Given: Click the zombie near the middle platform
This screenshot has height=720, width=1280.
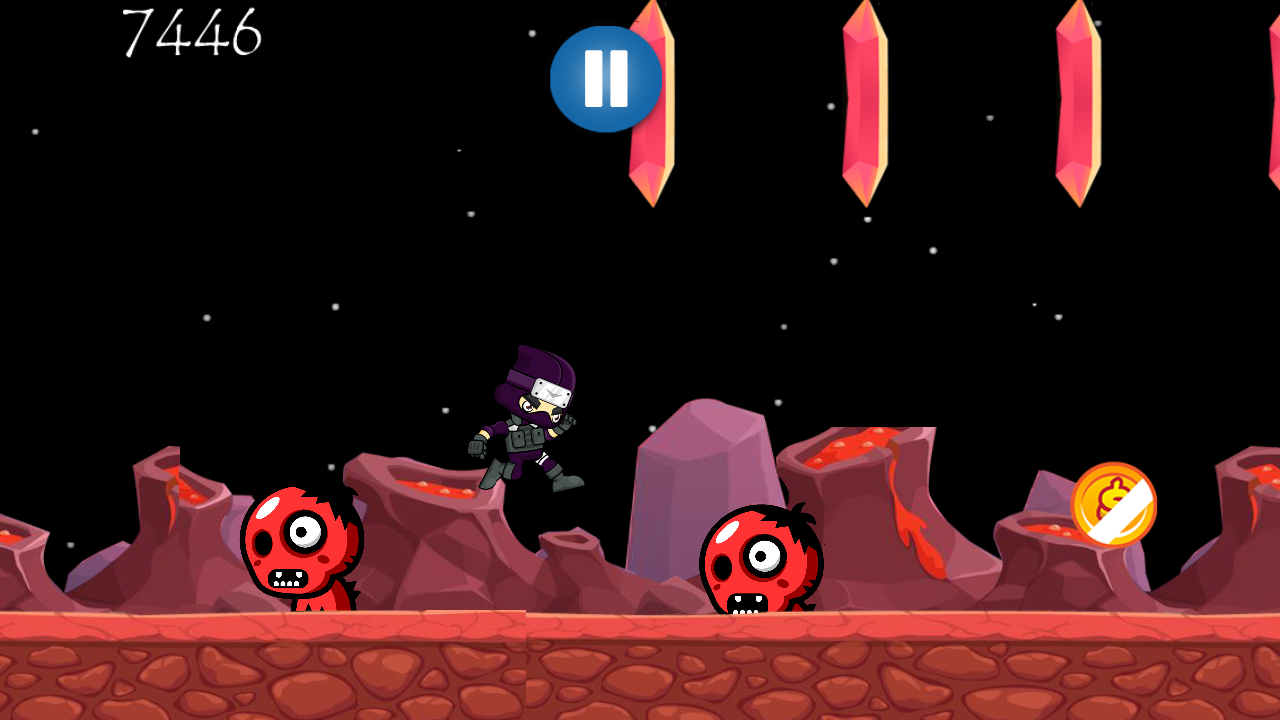Looking at the screenshot, I should point(762,558).
